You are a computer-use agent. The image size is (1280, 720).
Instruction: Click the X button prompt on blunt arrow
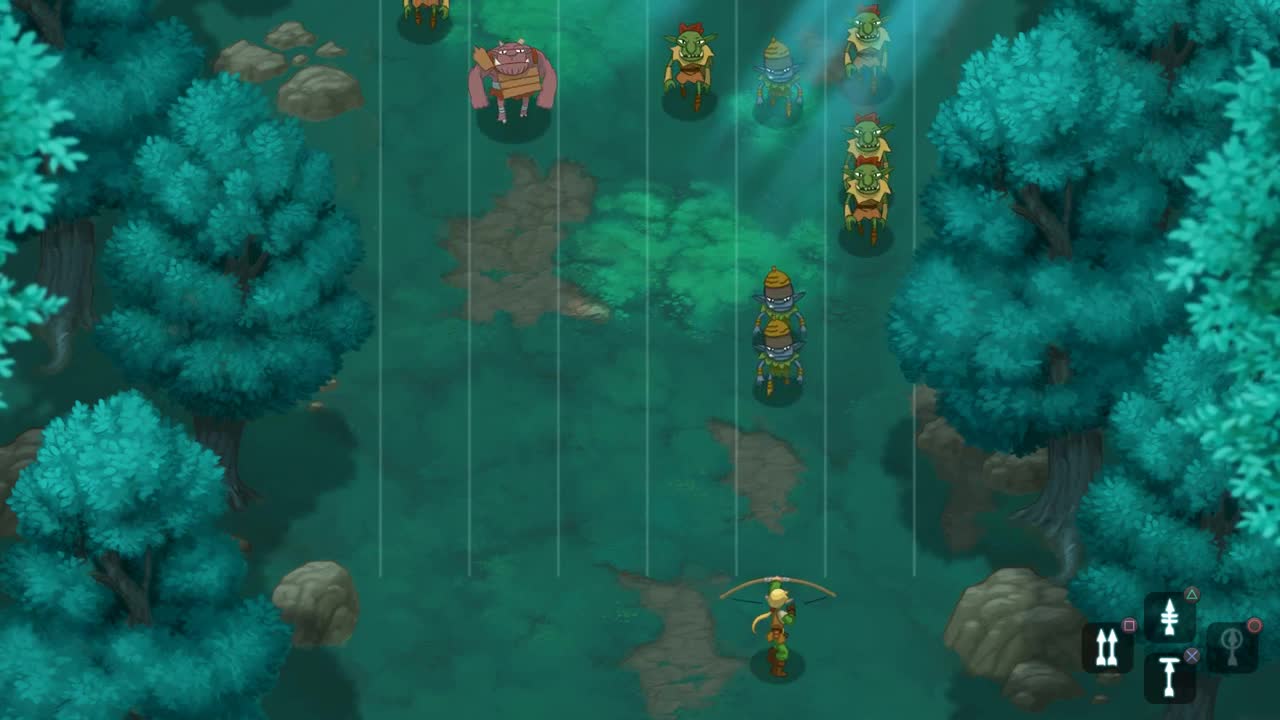(x=1191, y=657)
